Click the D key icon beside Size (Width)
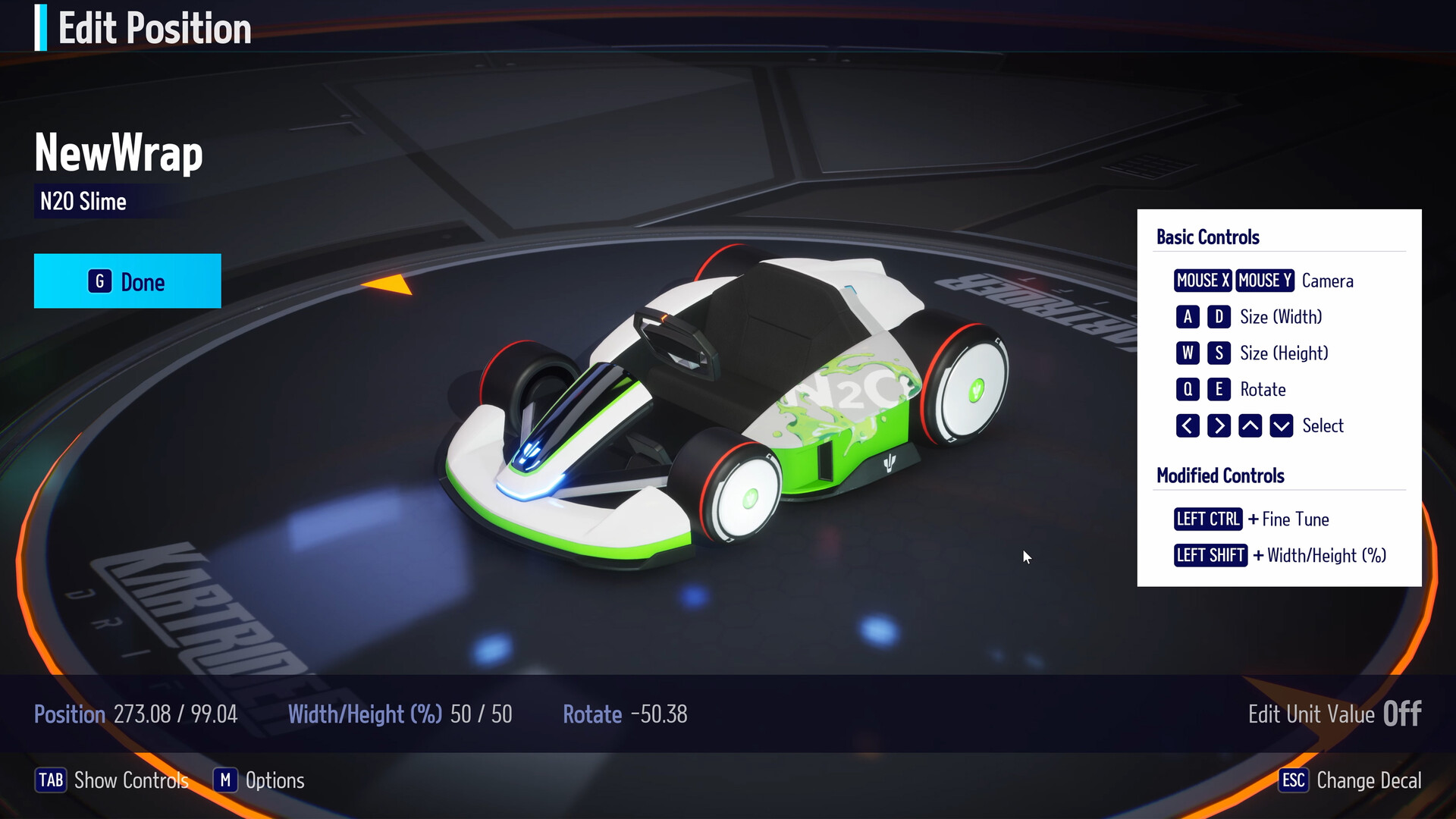Image resolution: width=1456 pixels, height=819 pixels. click(1220, 317)
